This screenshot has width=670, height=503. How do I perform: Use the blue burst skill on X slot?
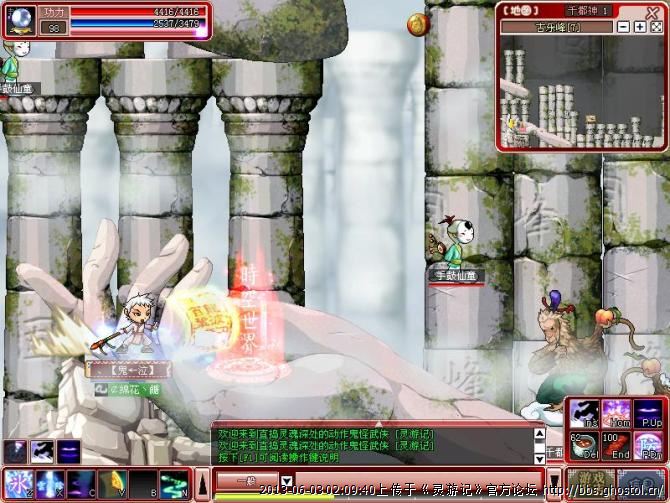click(x=50, y=484)
